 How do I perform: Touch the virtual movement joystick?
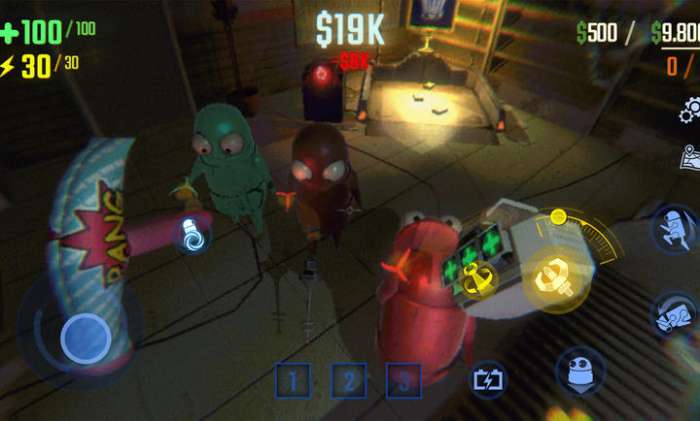[x=84, y=338]
